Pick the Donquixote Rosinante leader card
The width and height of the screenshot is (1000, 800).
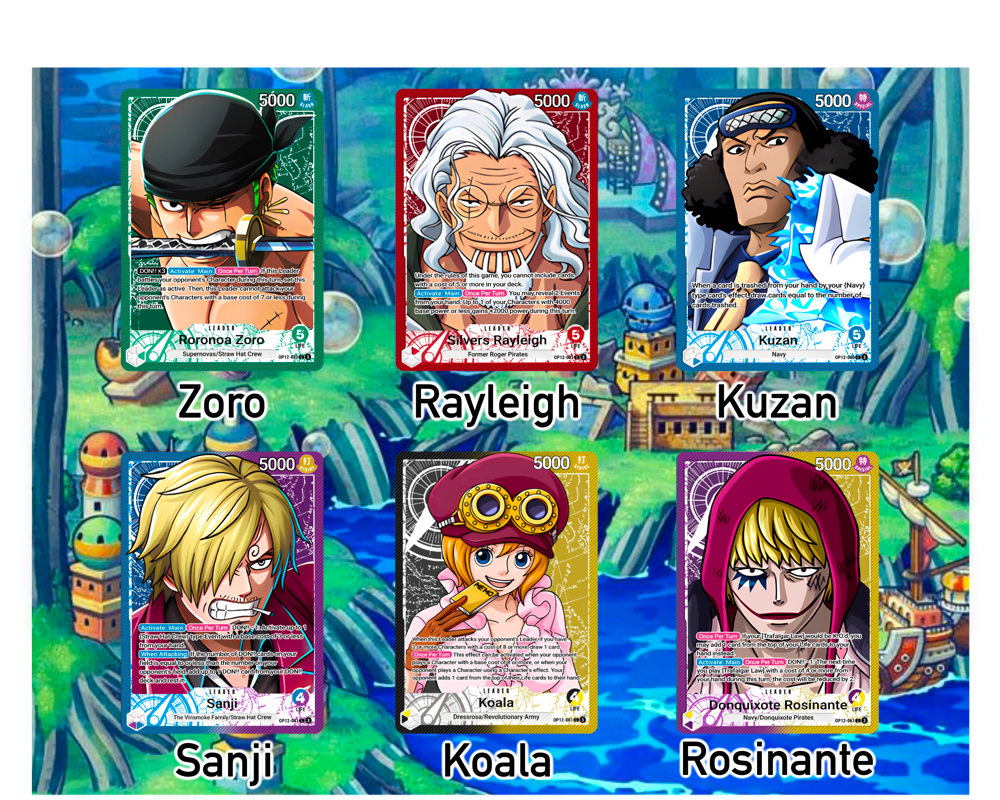tap(779, 592)
